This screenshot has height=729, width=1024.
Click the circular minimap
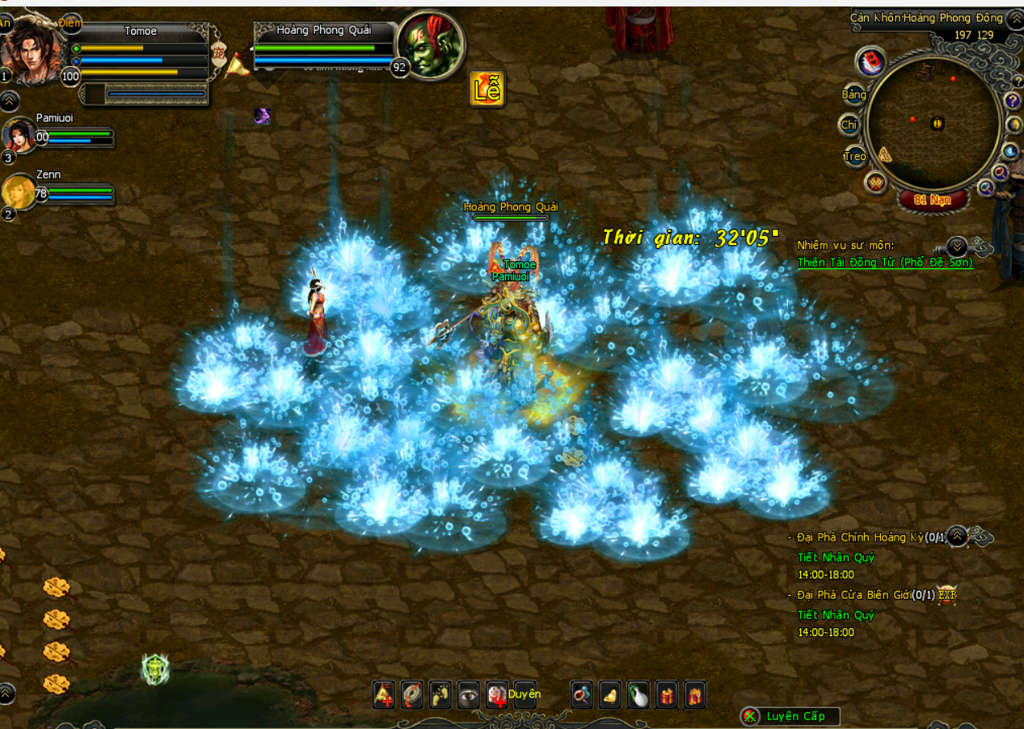click(x=932, y=123)
